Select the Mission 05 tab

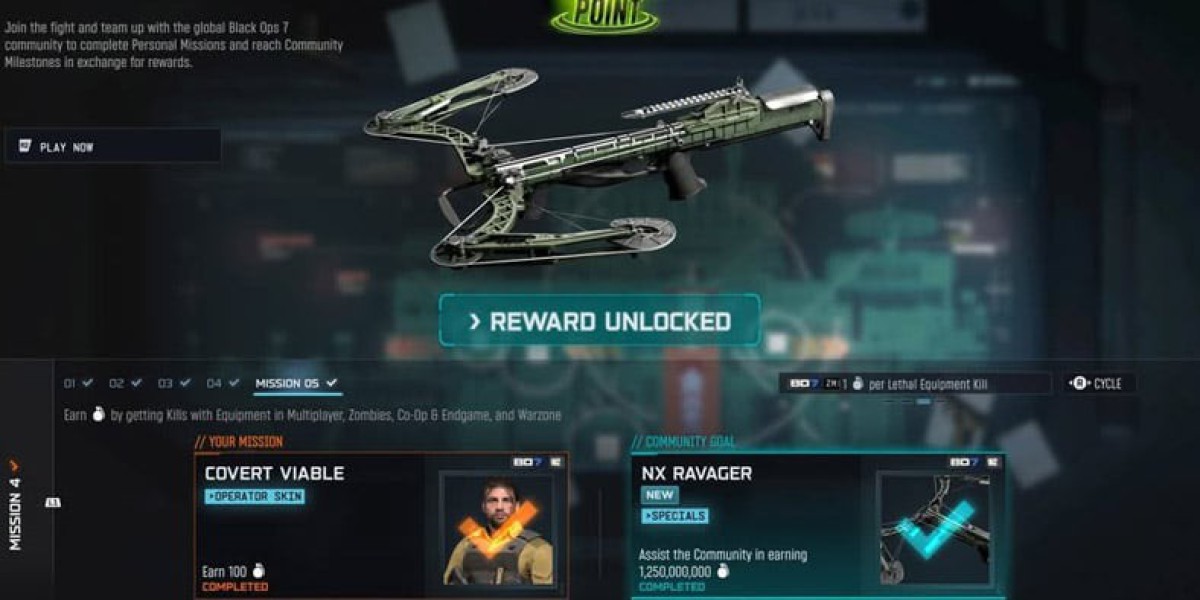(297, 383)
